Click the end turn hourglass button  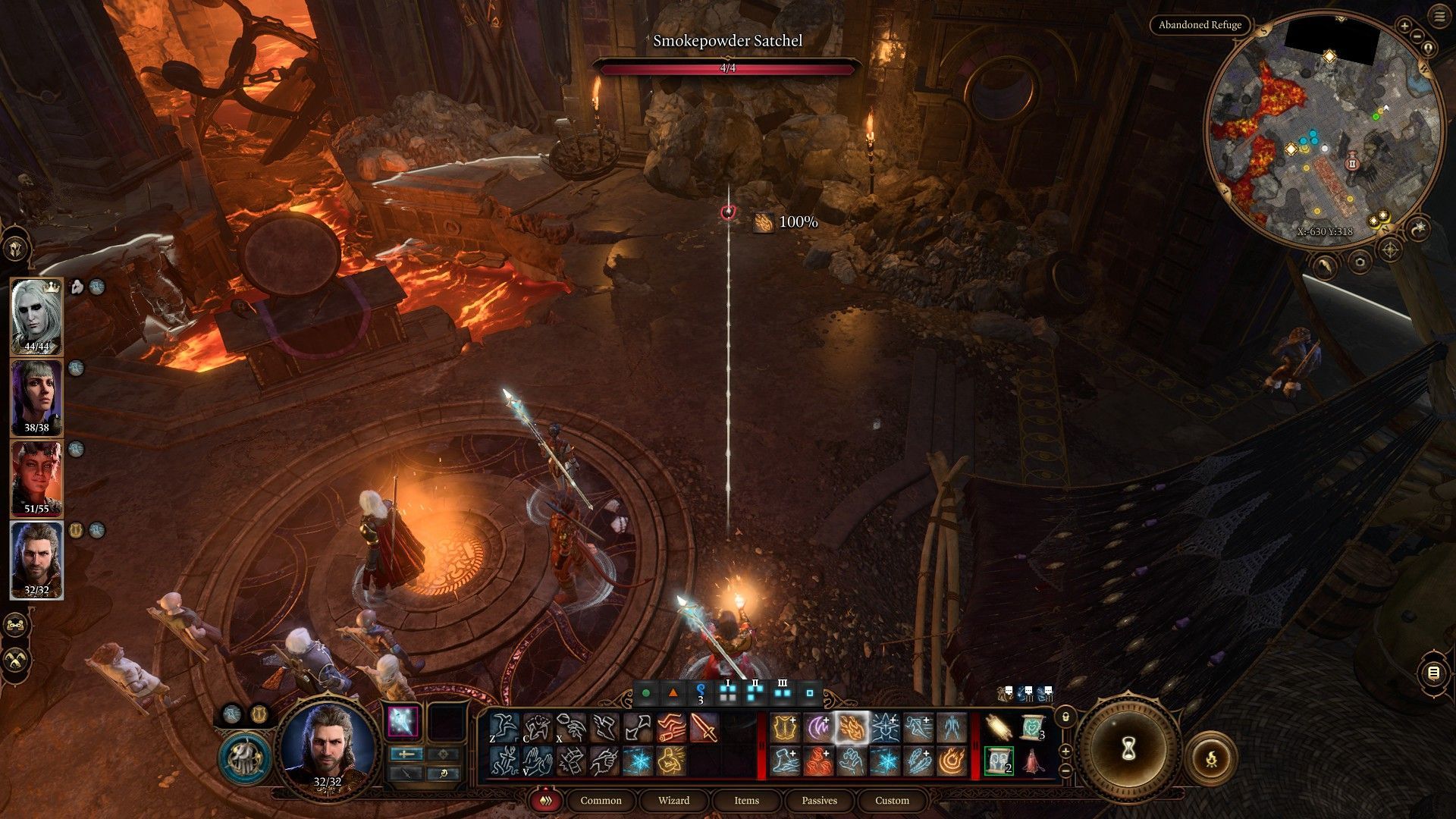pos(1127,750)
